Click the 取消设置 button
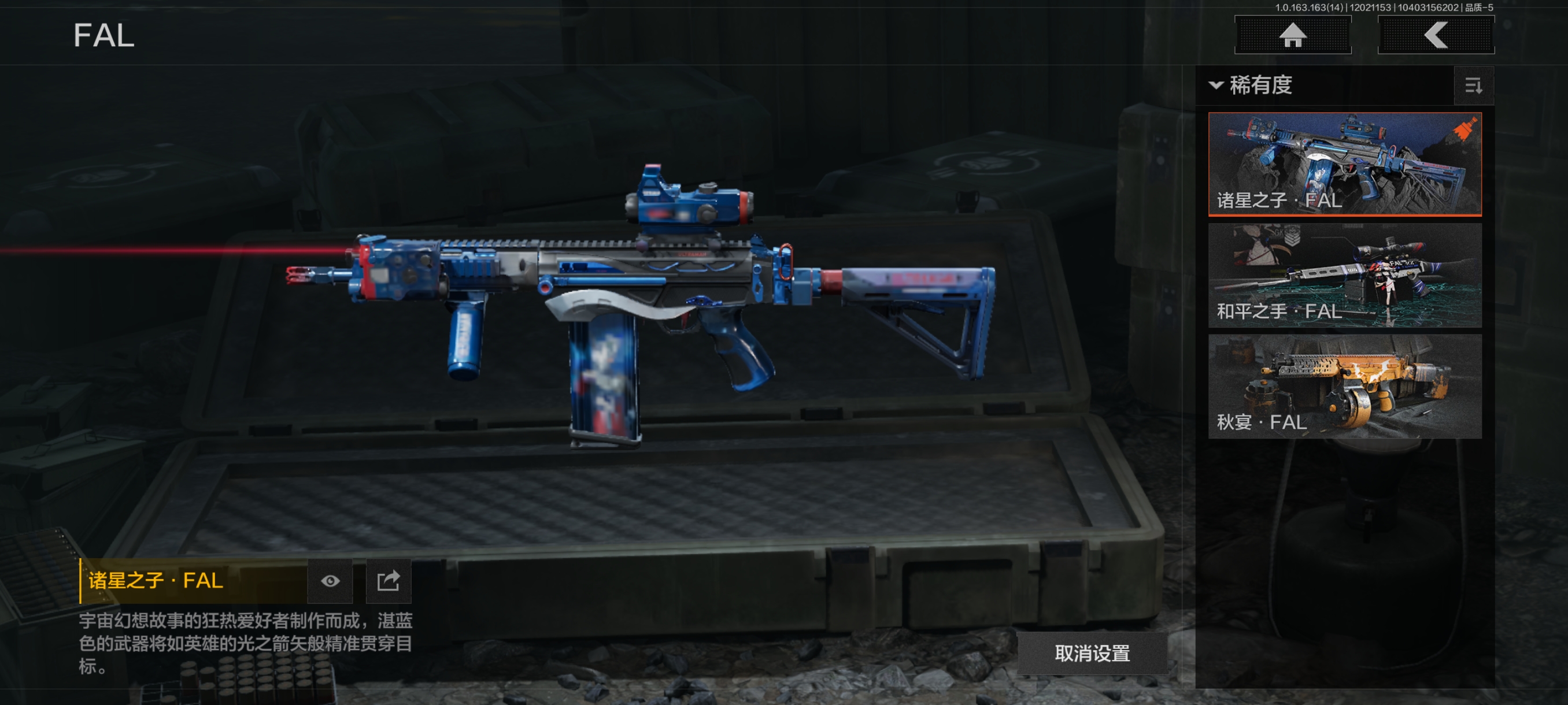Screen dimensions: 1568x705 click(1092, 654)
